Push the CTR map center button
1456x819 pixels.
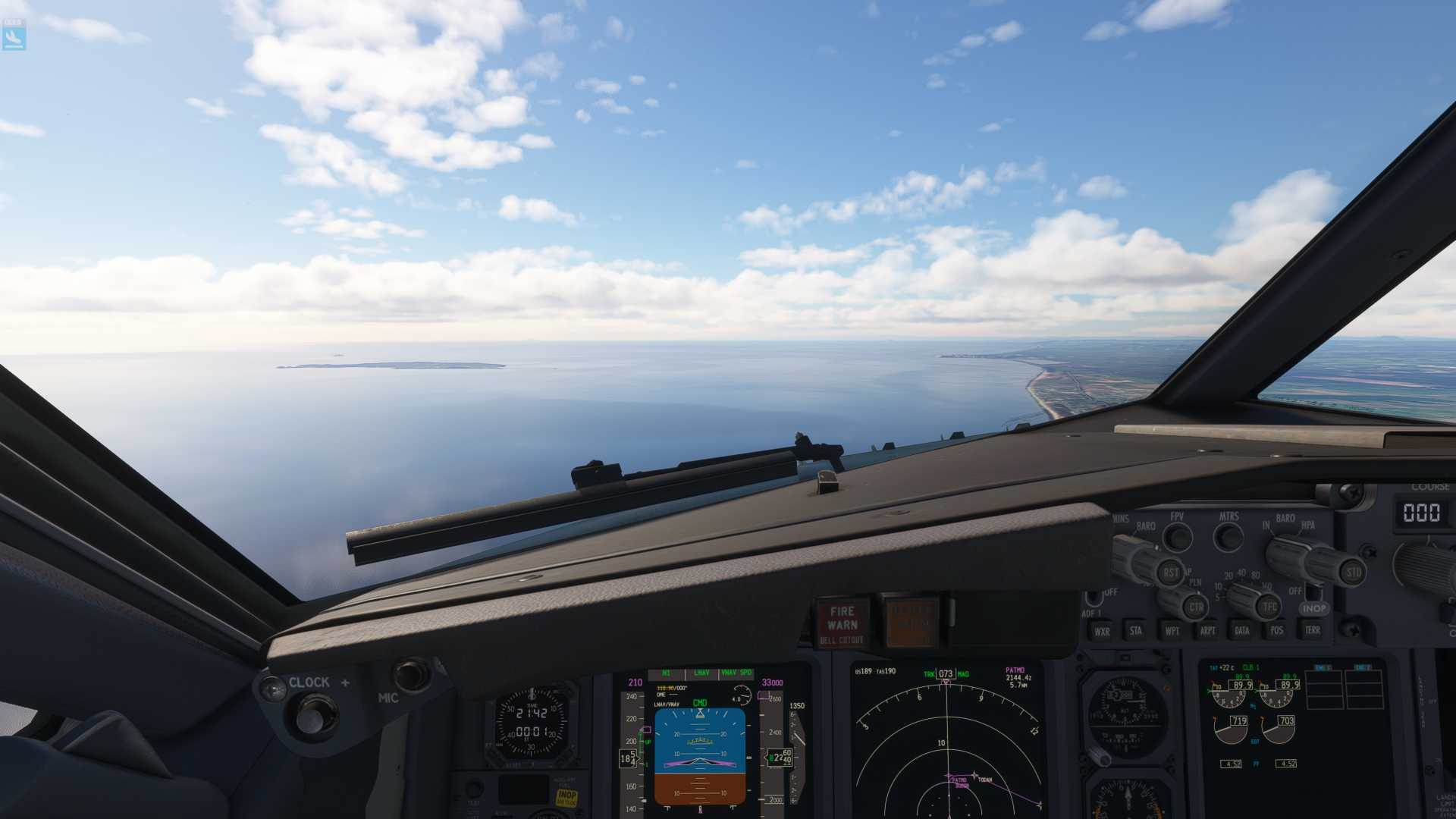(1196, 607)
